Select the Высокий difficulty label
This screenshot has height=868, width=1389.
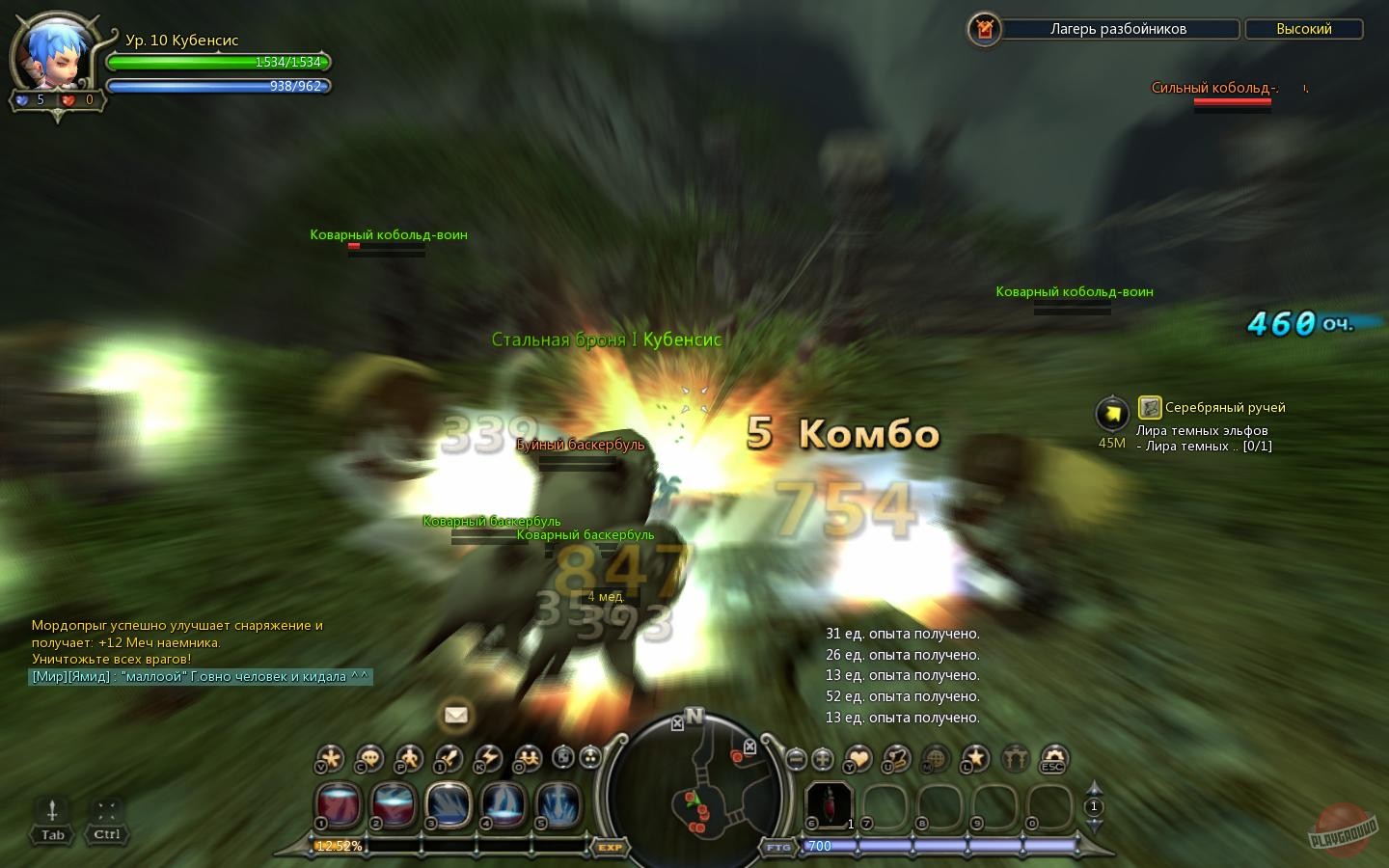tap(1304, 29)
